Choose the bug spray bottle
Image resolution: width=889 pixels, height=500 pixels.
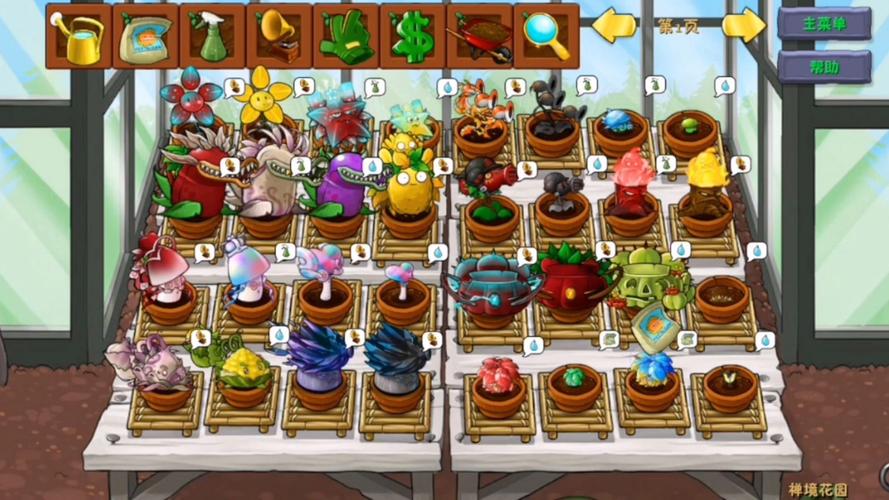[212, 35]
